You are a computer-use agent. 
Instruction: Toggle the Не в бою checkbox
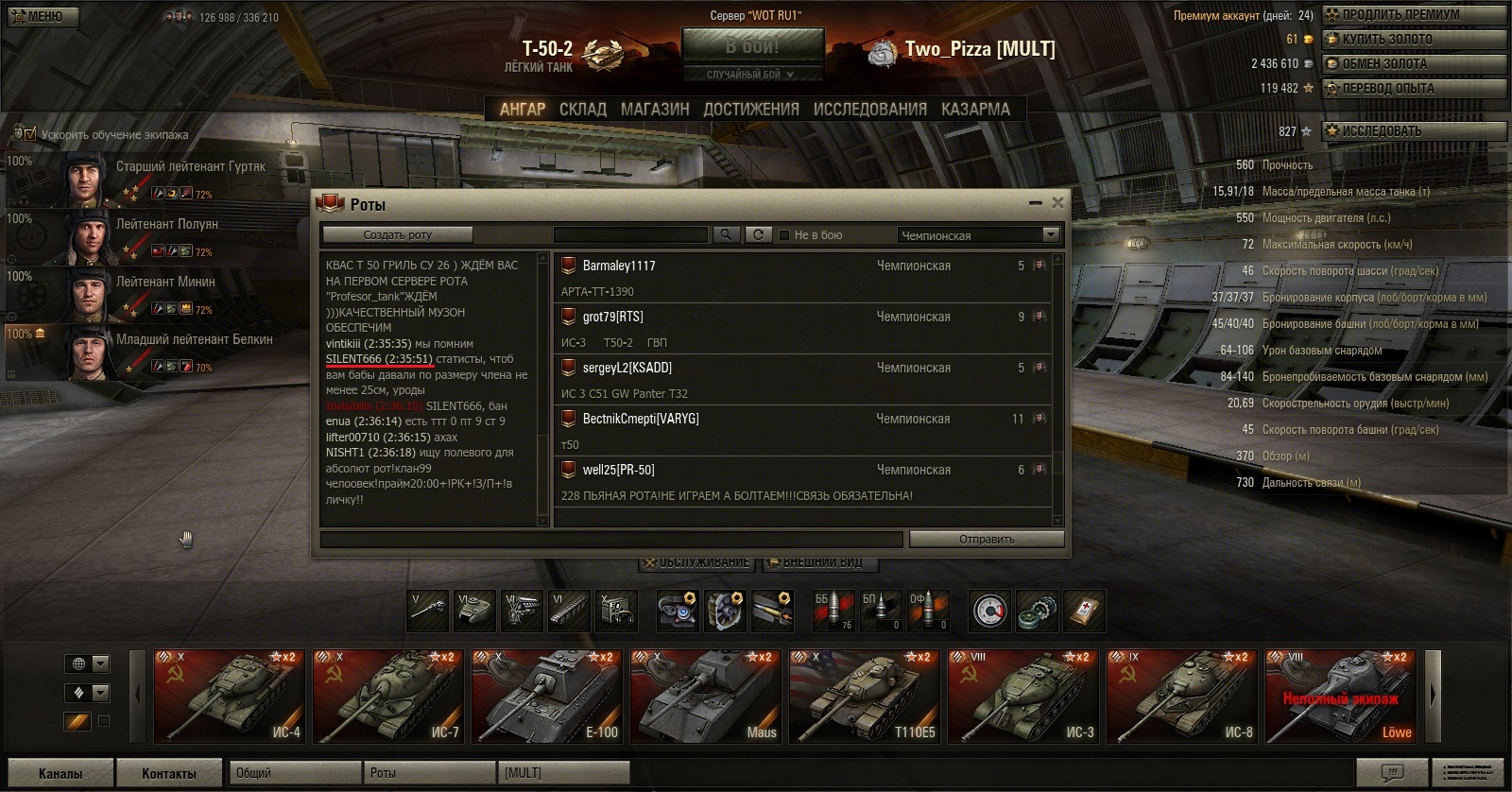[784, 235]
